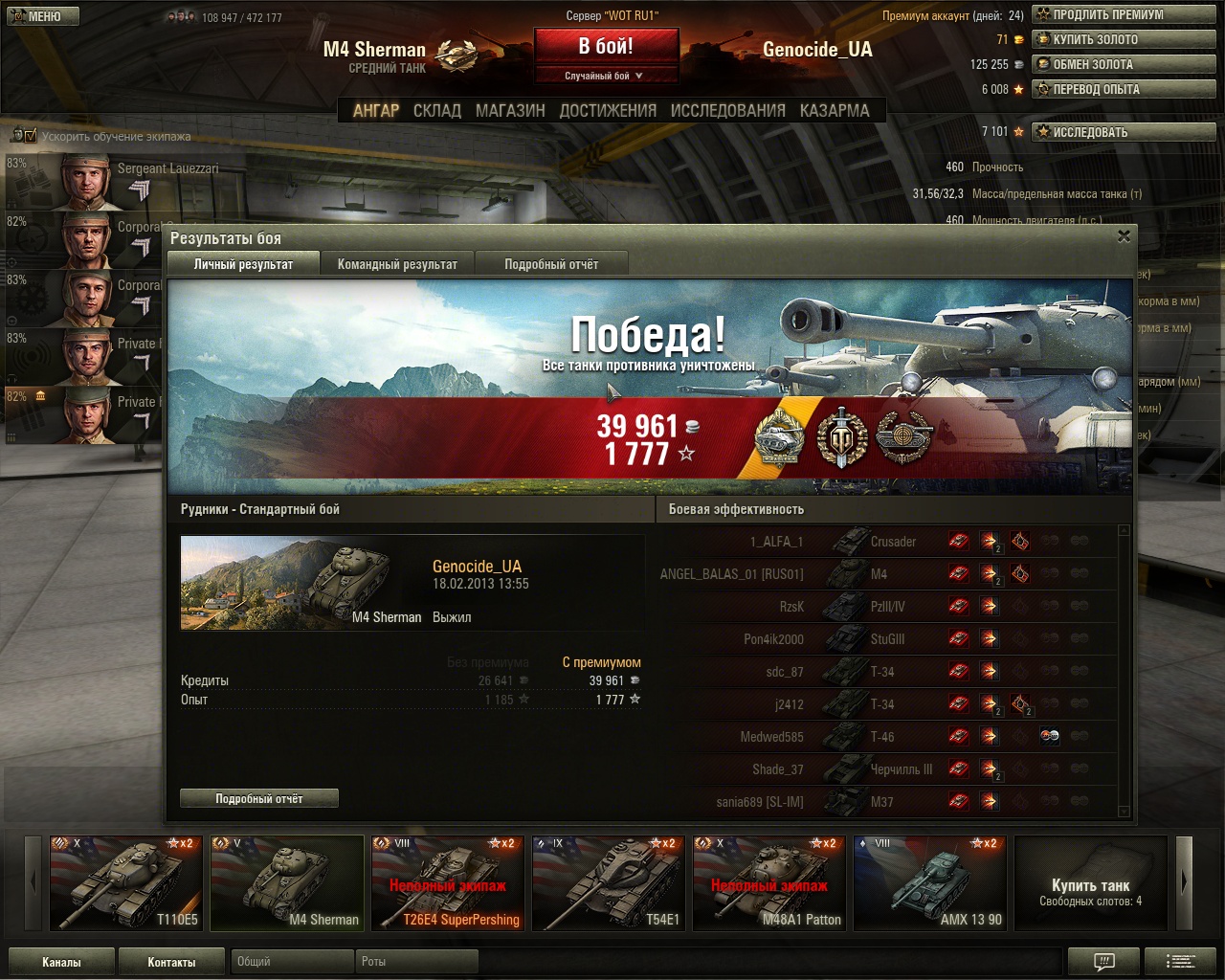
Task: Open the МАГАЗИН section
Action: [x=510, y=110]
